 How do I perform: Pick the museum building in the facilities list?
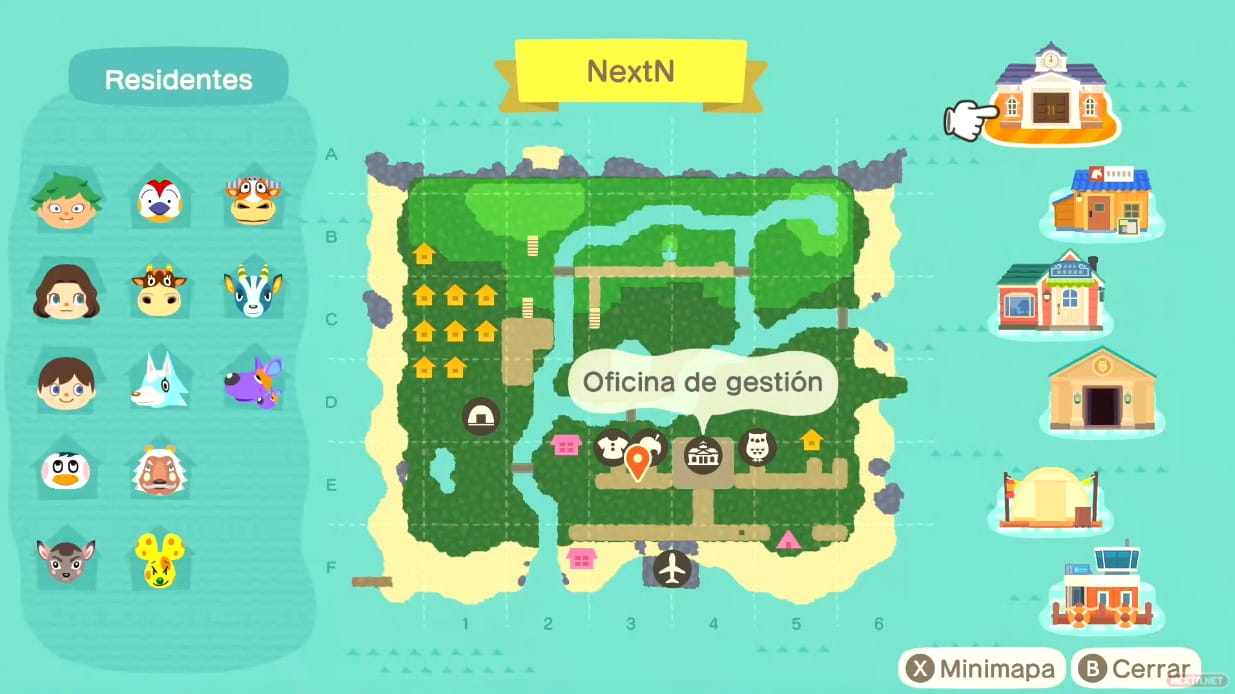[1101, 390]
